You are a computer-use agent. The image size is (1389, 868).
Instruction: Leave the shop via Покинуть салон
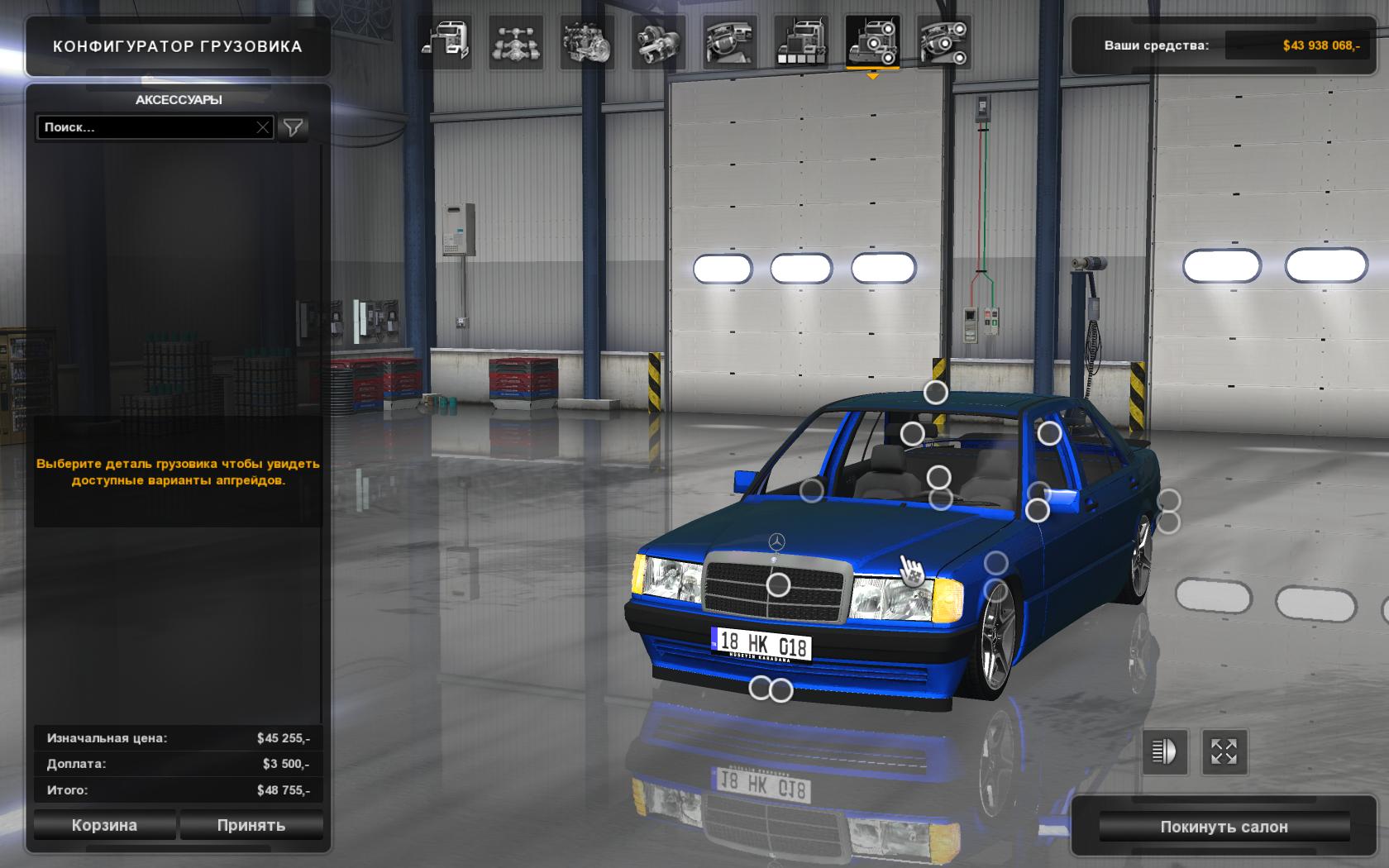tap(1224, 827)
